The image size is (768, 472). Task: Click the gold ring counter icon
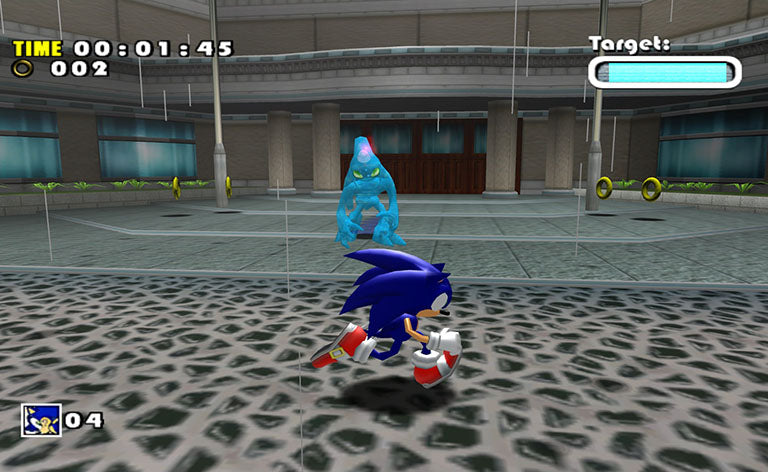click(22, 69)
